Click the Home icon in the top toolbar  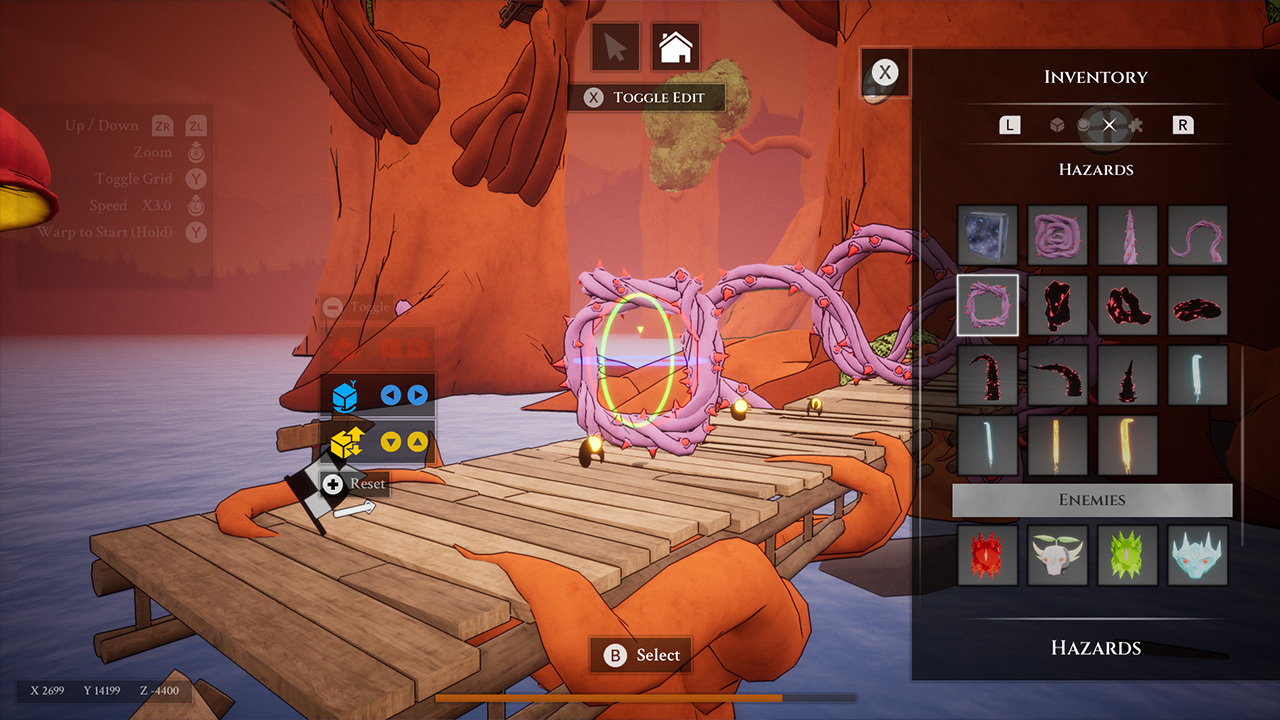tap(676, 45)
